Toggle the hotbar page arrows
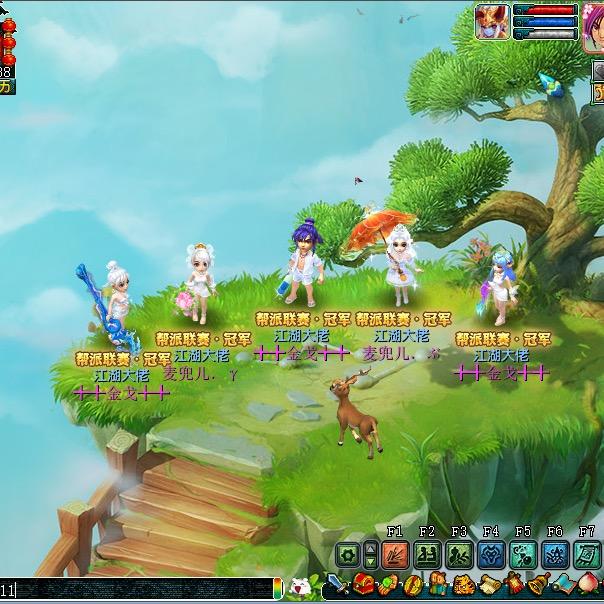The image size is (604, 604). coord(371,555)
